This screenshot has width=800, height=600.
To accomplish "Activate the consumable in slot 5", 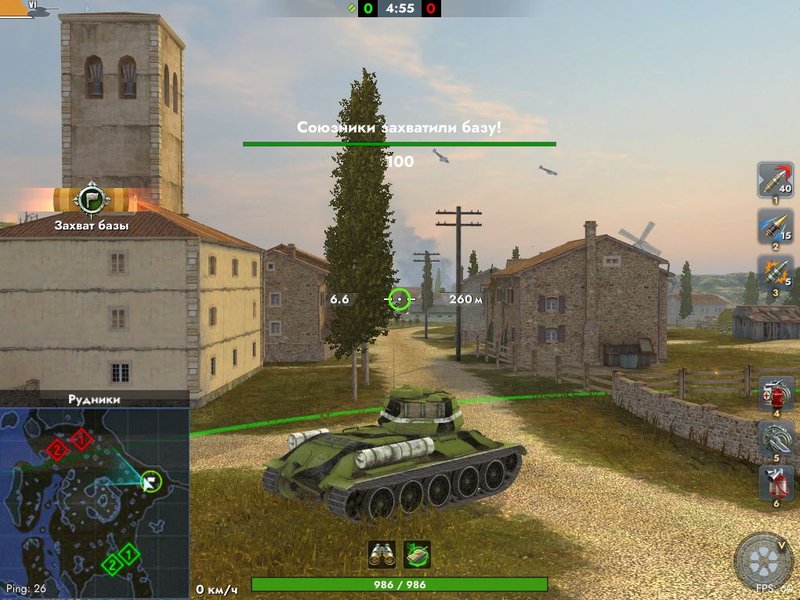I will pyautogui.click(x=776, y=439).
